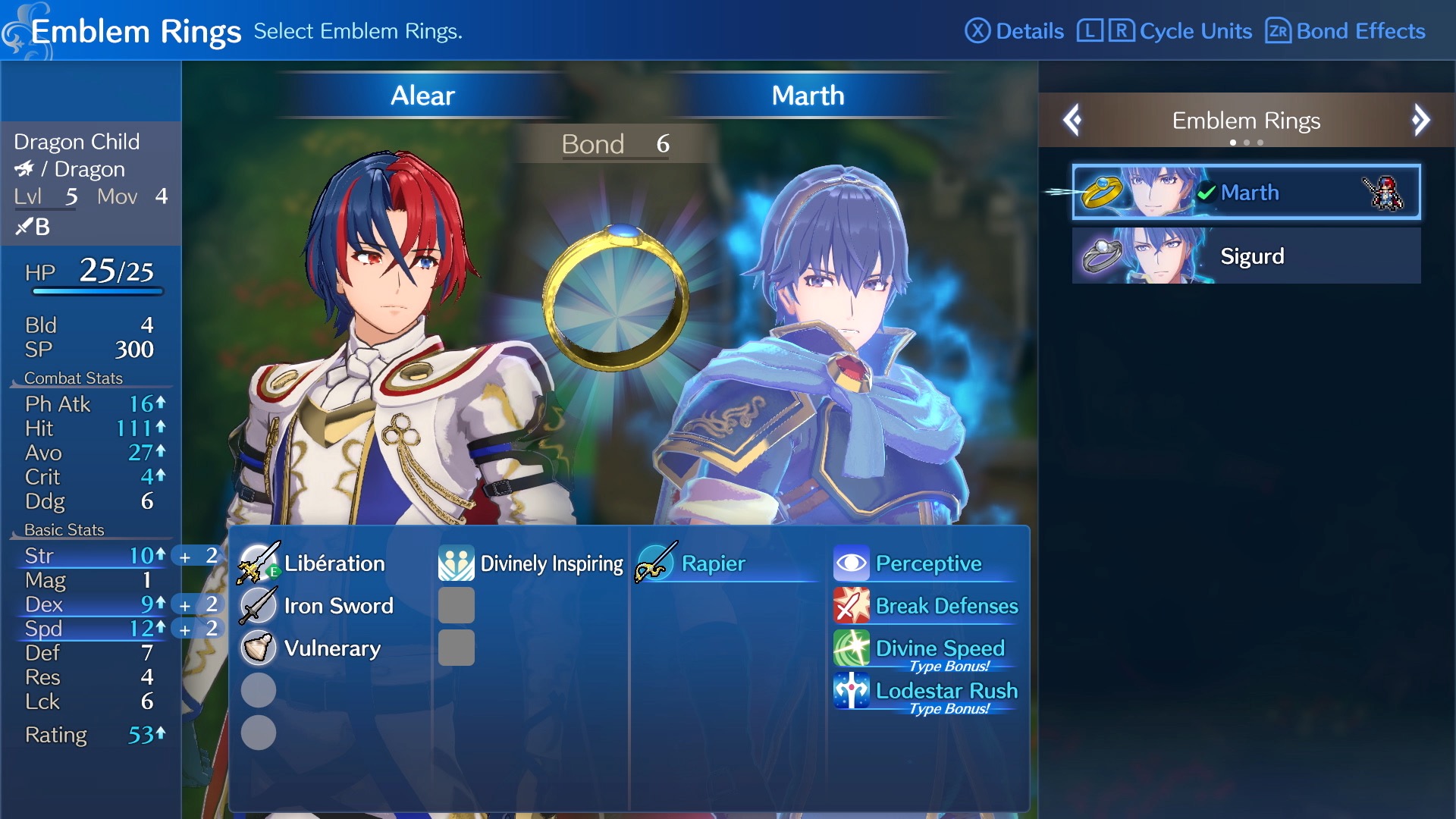Click the left arrow to browse rings

tap(1073, 120)
